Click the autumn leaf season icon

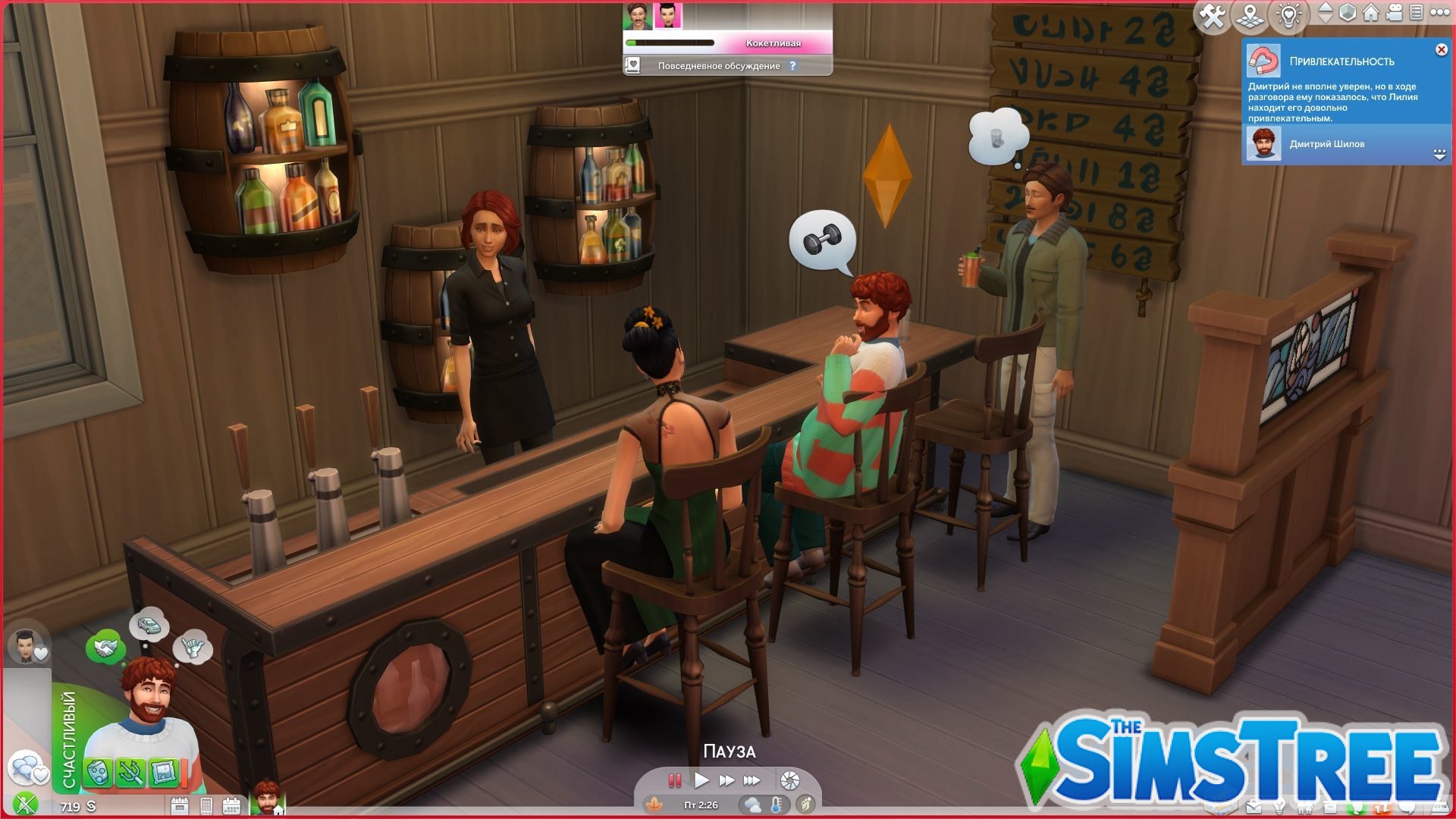point(654,805)
